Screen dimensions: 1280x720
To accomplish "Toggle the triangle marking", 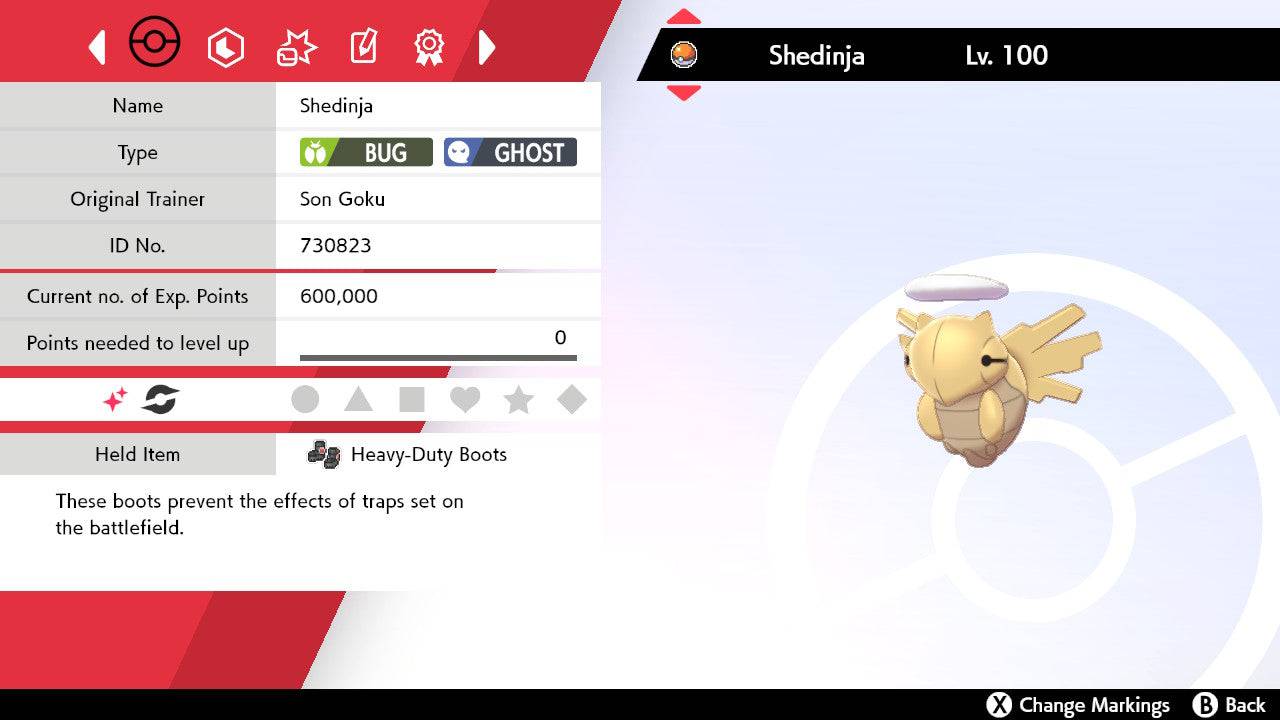I will click(x=358, y=400).
